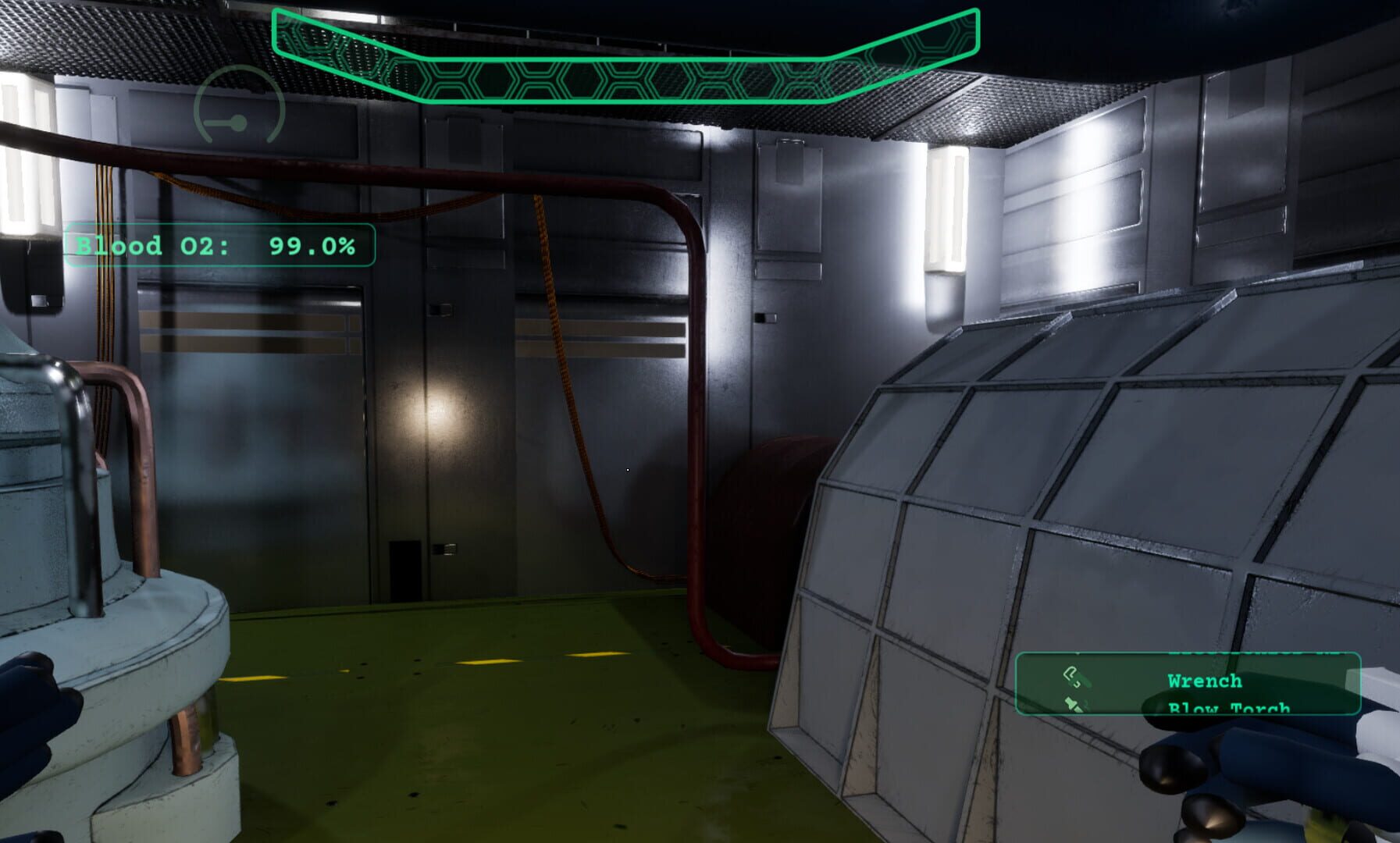Select the Blow Torch tool icon

[1073, 705]
